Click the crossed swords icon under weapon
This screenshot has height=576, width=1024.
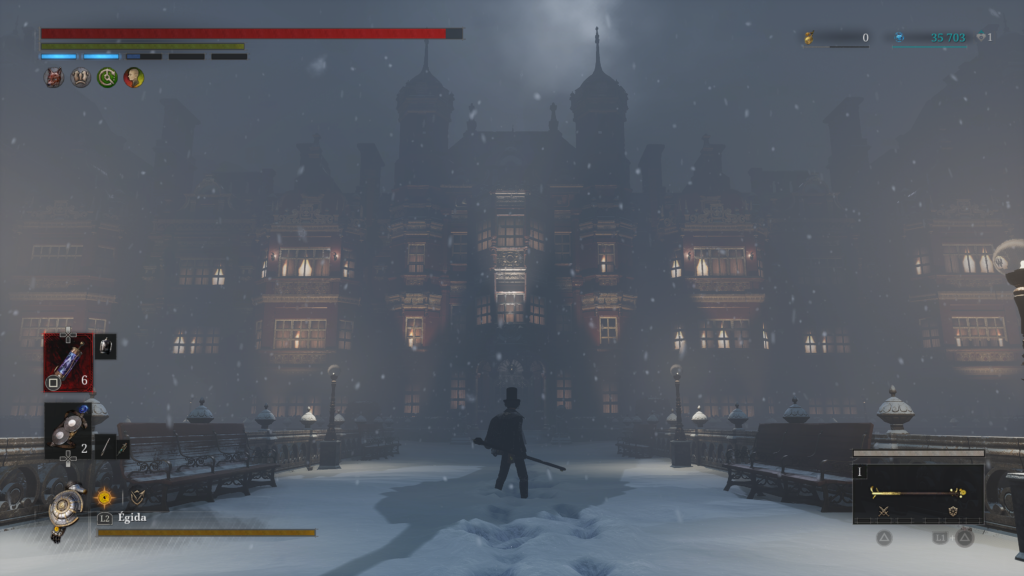click(x=884, y=511)
